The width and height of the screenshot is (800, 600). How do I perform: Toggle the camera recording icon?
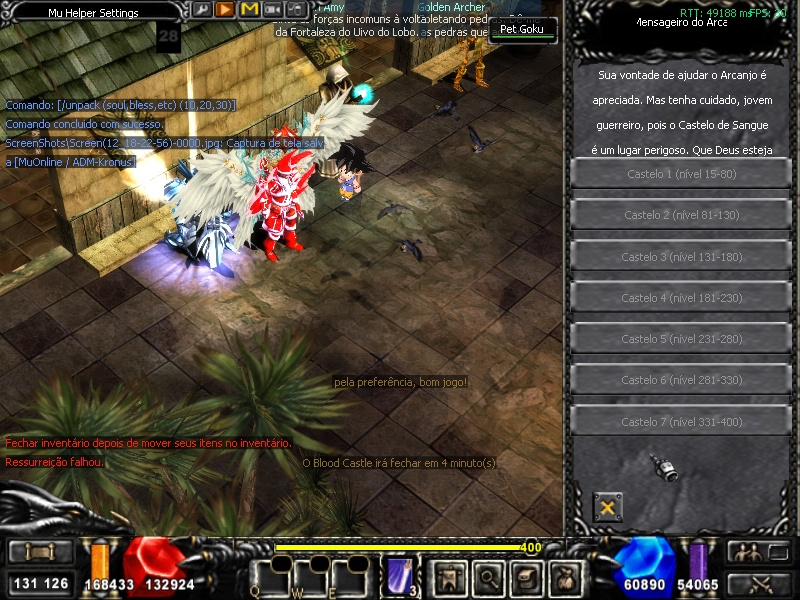pos(272,10)
